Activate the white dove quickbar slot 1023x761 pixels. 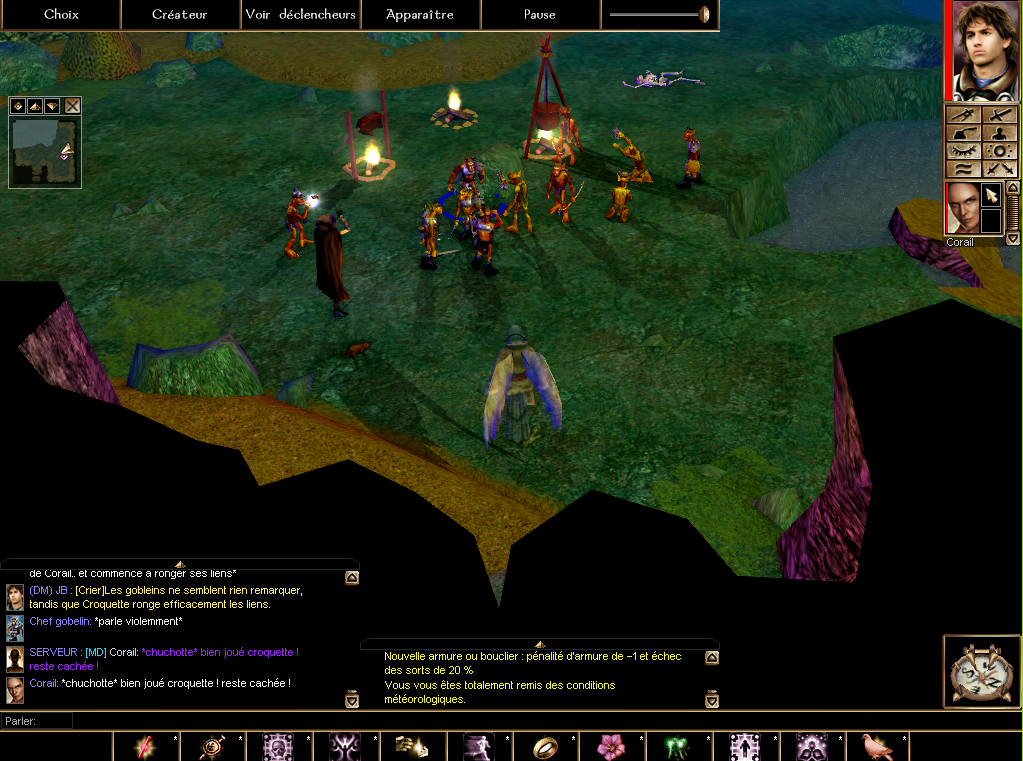[877, 746]
